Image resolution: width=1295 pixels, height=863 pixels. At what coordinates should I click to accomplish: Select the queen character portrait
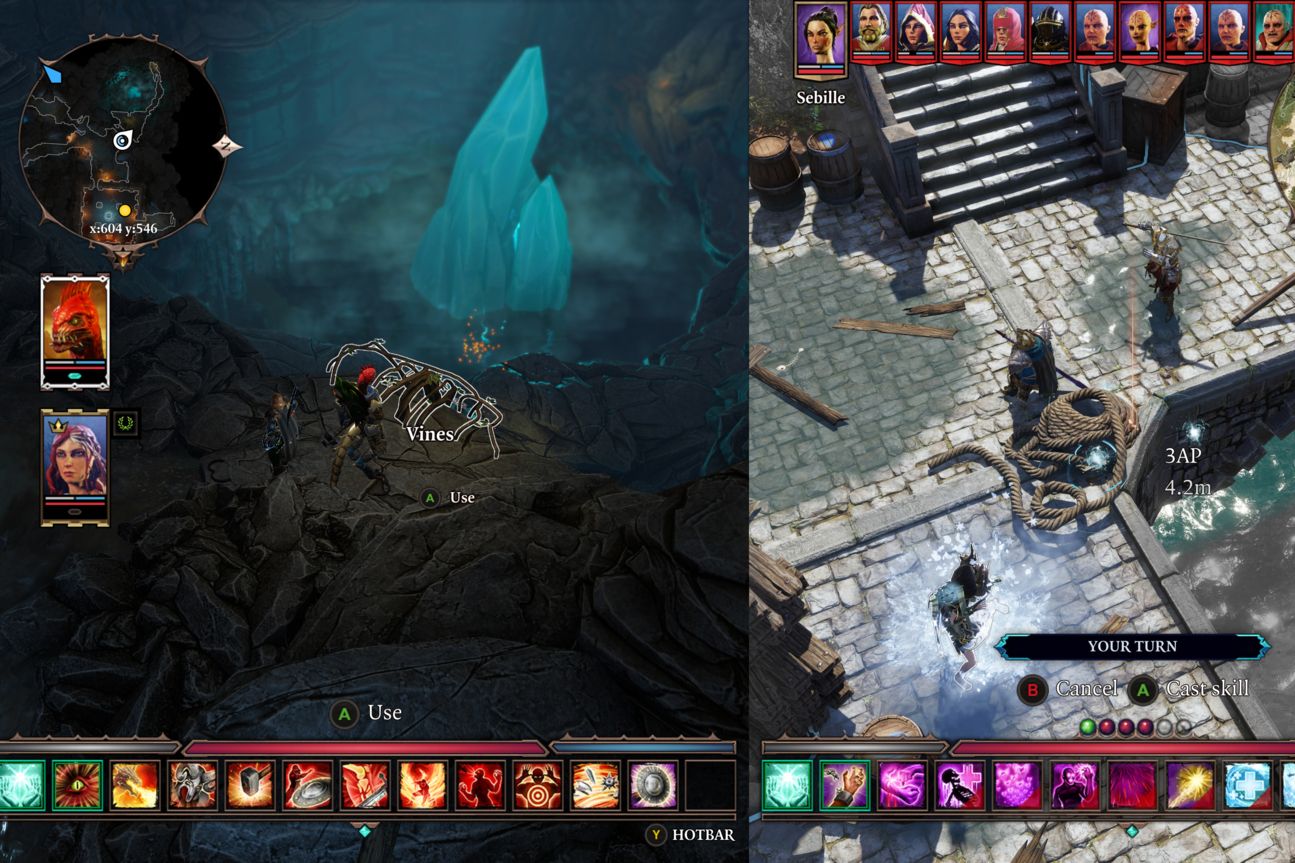pyautogui.click(x=75, y=460)
